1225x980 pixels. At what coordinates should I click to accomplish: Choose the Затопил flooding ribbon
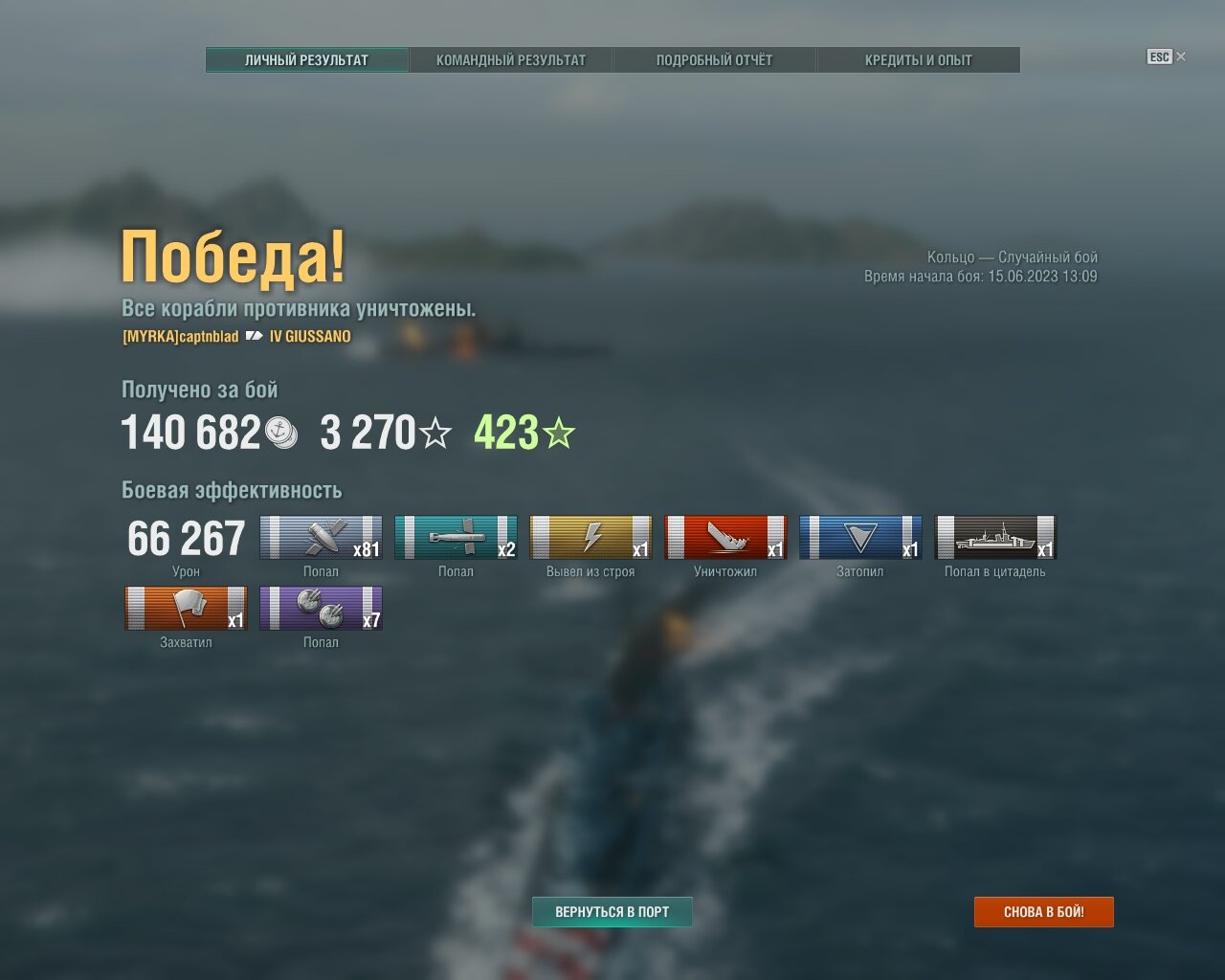pyautogui.click(x=860, y=538)
